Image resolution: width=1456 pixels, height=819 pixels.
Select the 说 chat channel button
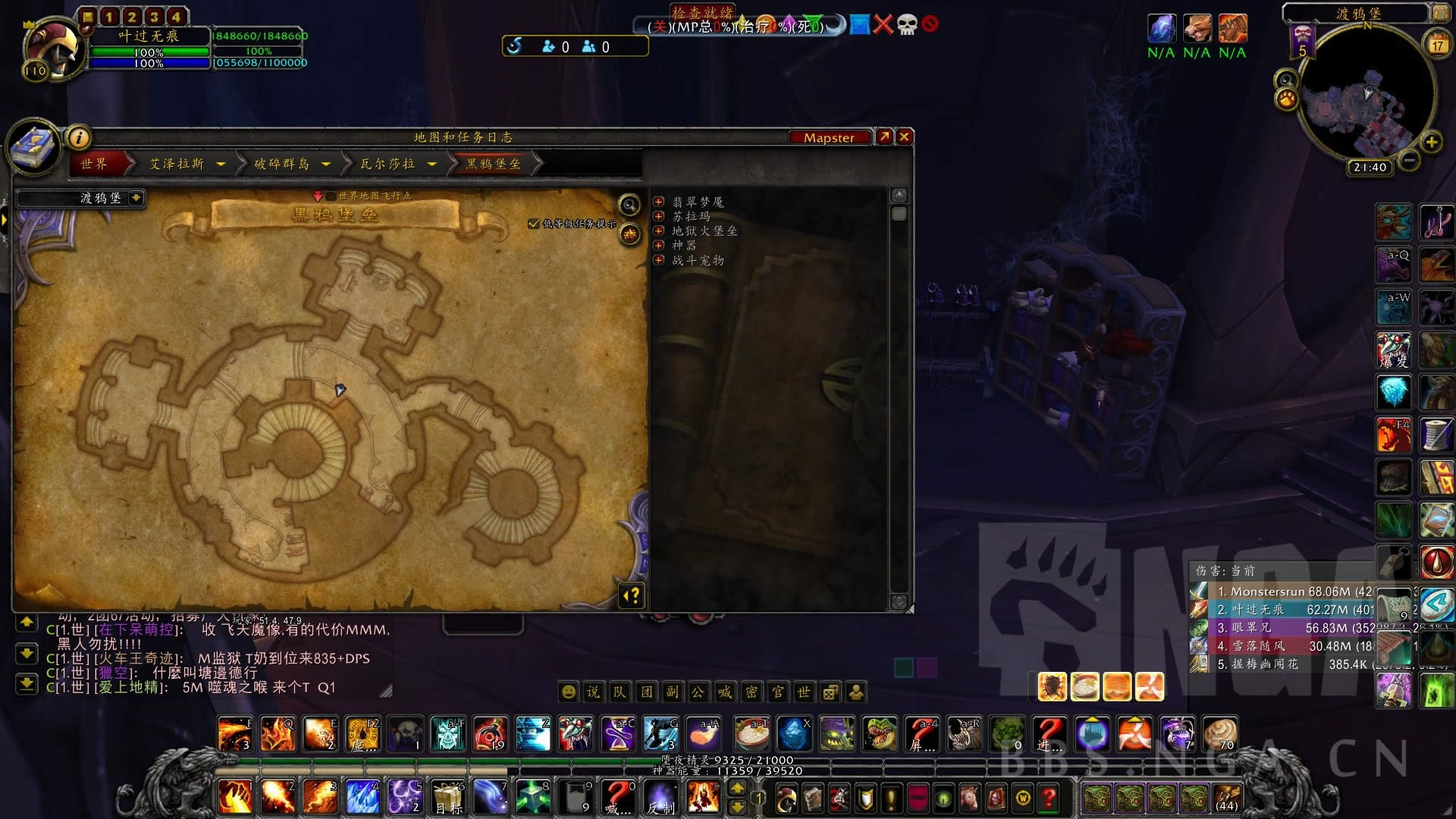coord(593,692)
